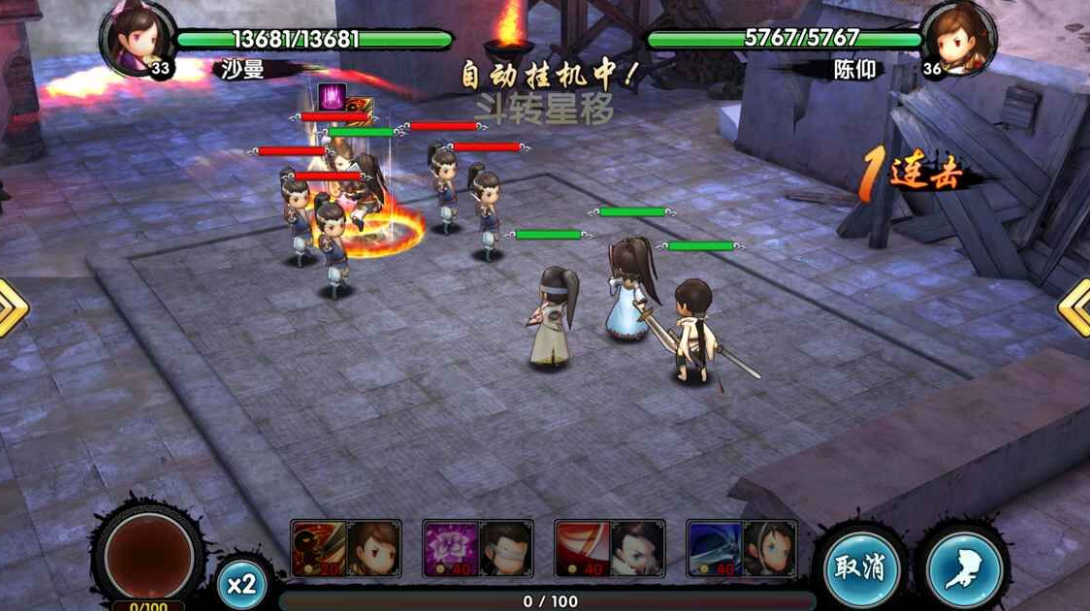Select the blindfolded hero portrait
This screenshot has width=1090, height=611.
[x=505, y=548]
